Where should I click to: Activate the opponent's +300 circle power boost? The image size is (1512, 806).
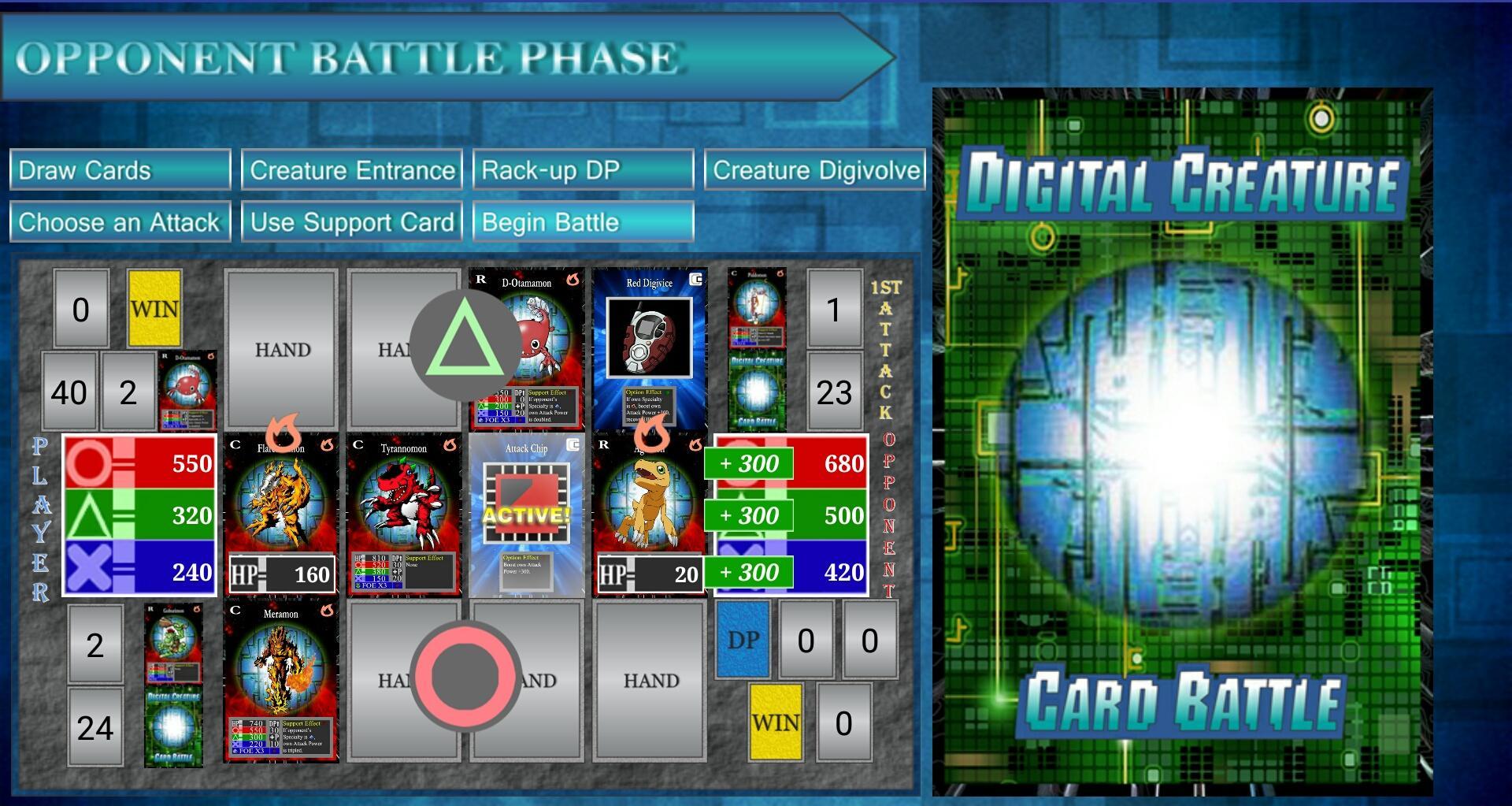tap(750, 463)
